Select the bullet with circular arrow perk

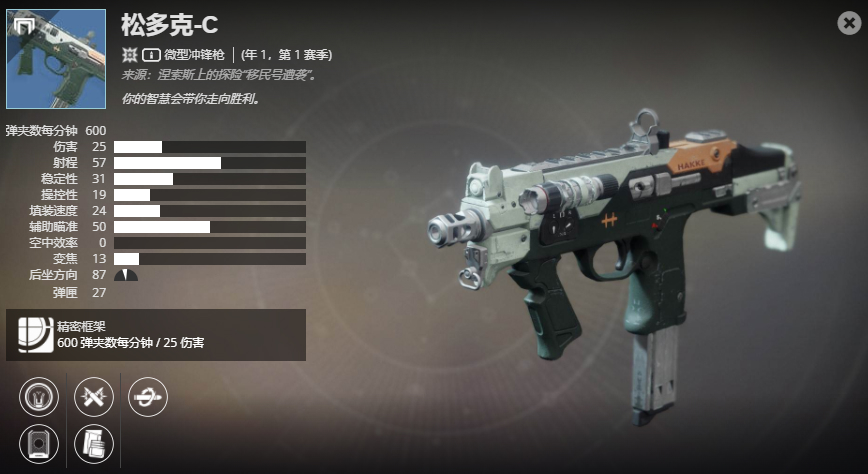tap(148, 397)
